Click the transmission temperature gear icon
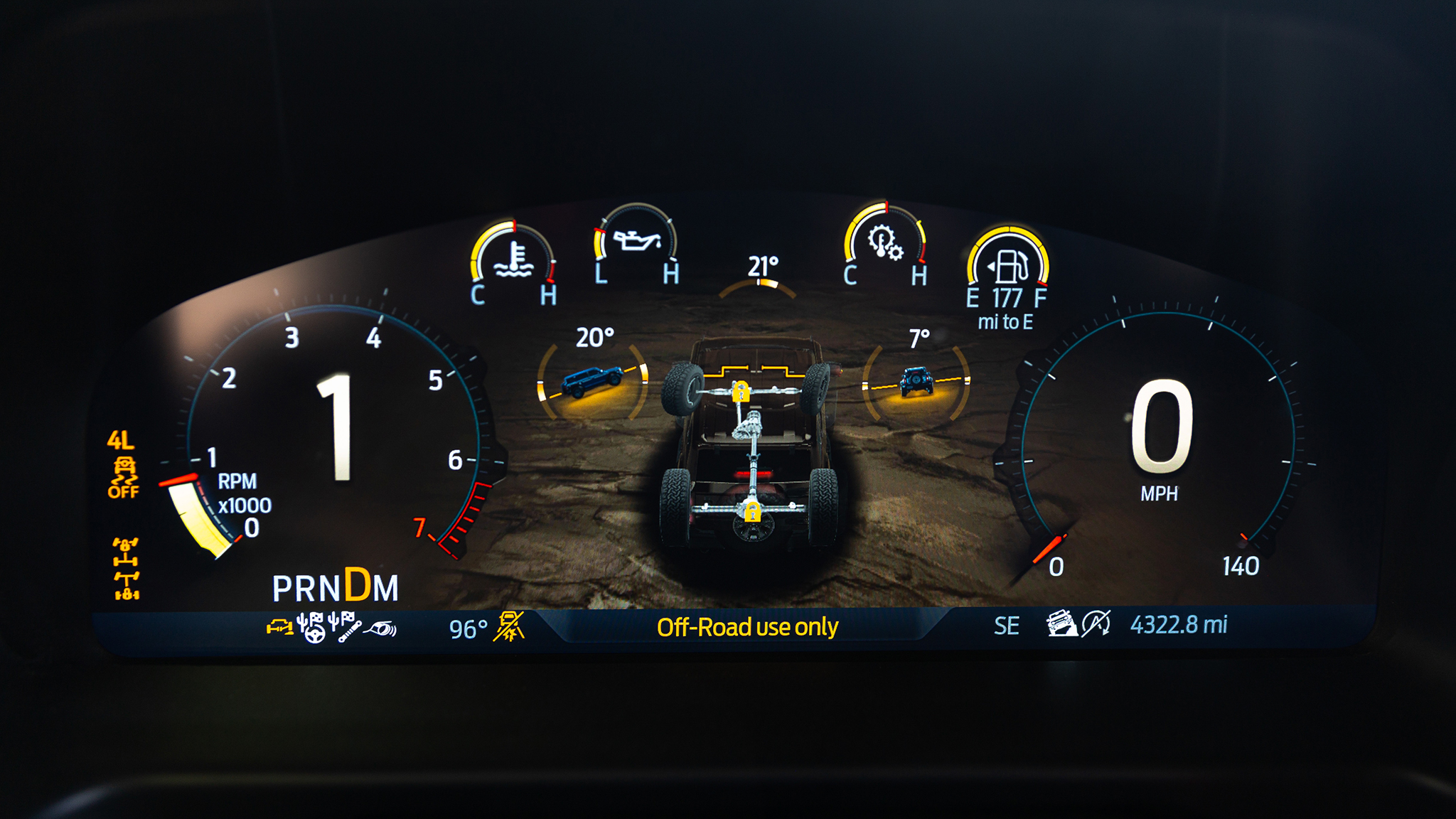This screenshot has width=1456, height=819. (x=885, y=242)
